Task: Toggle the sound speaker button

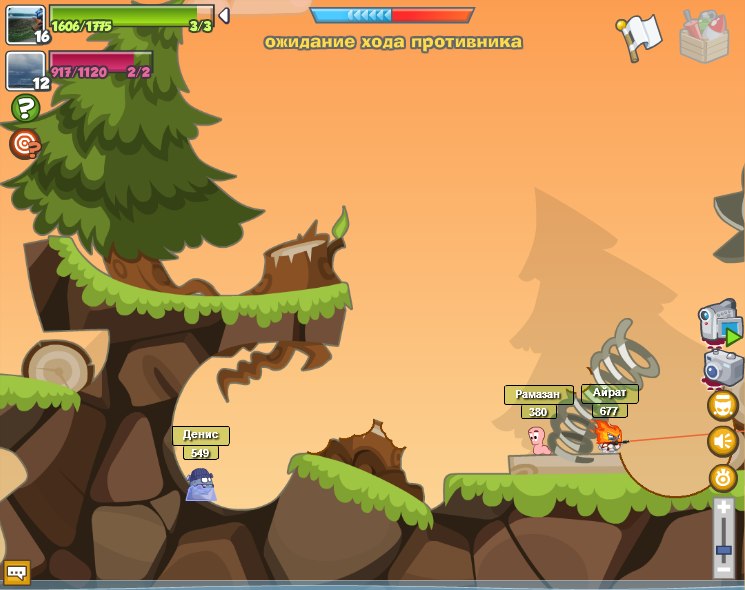Action: tap(722, 441)
